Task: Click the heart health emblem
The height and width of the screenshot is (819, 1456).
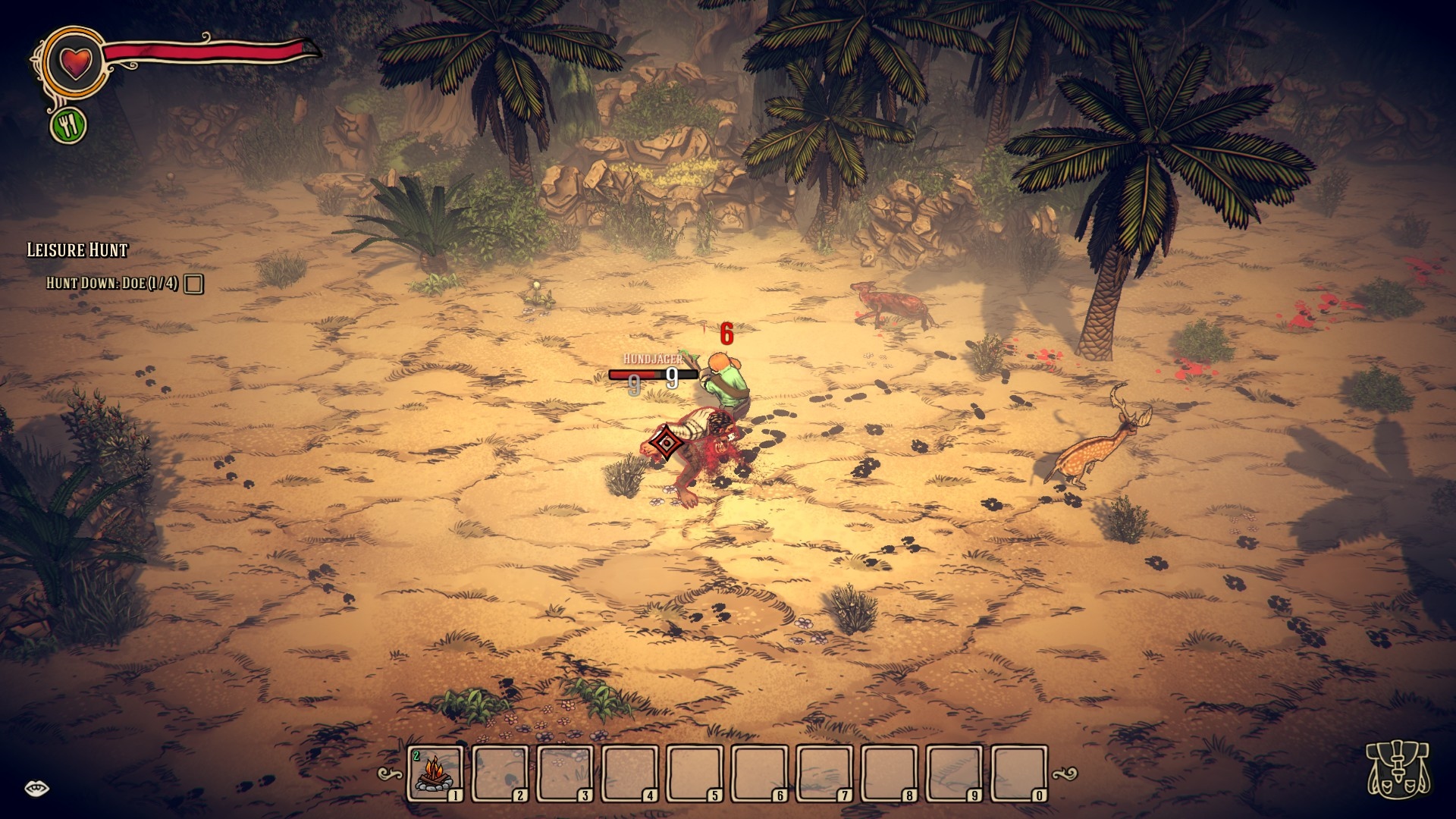Action: click(75, 61)
